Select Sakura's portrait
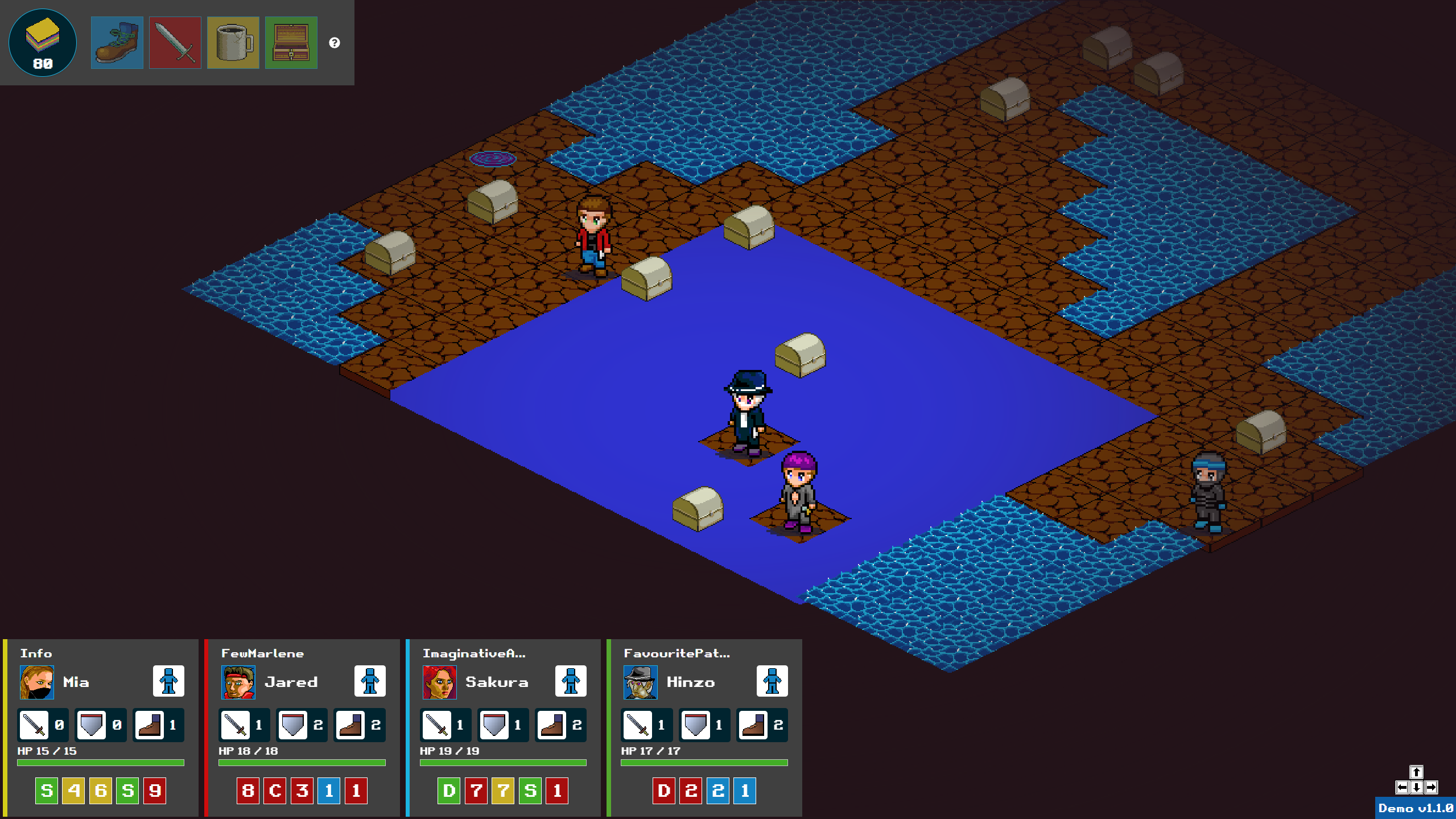 (x=439, y=682)
